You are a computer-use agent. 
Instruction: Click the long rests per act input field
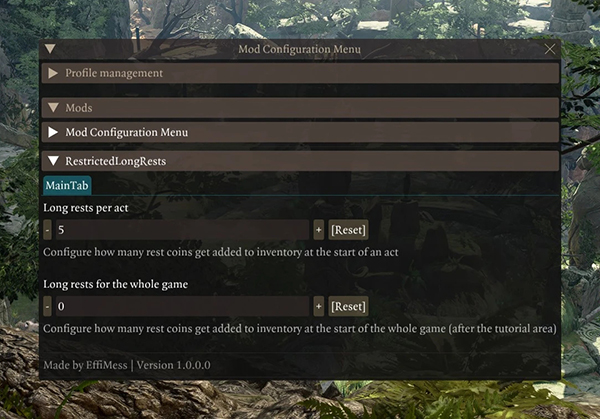coord(182,229)
